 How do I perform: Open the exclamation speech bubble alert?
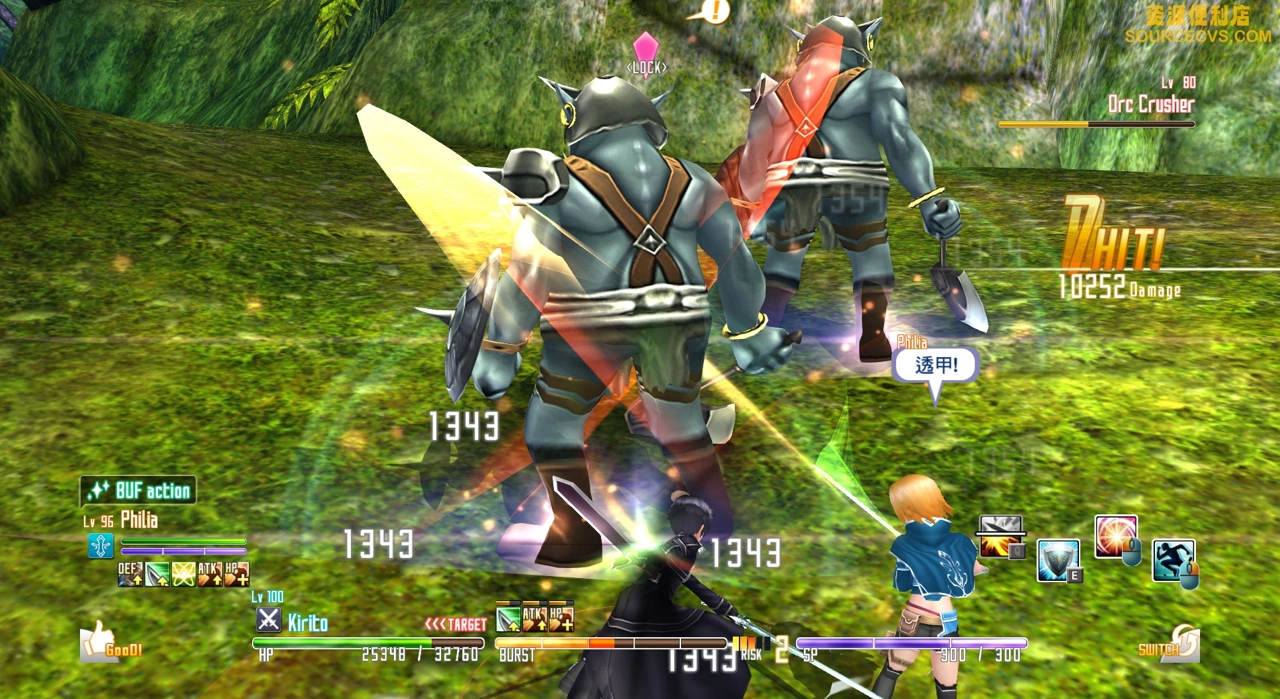point(714,12)
